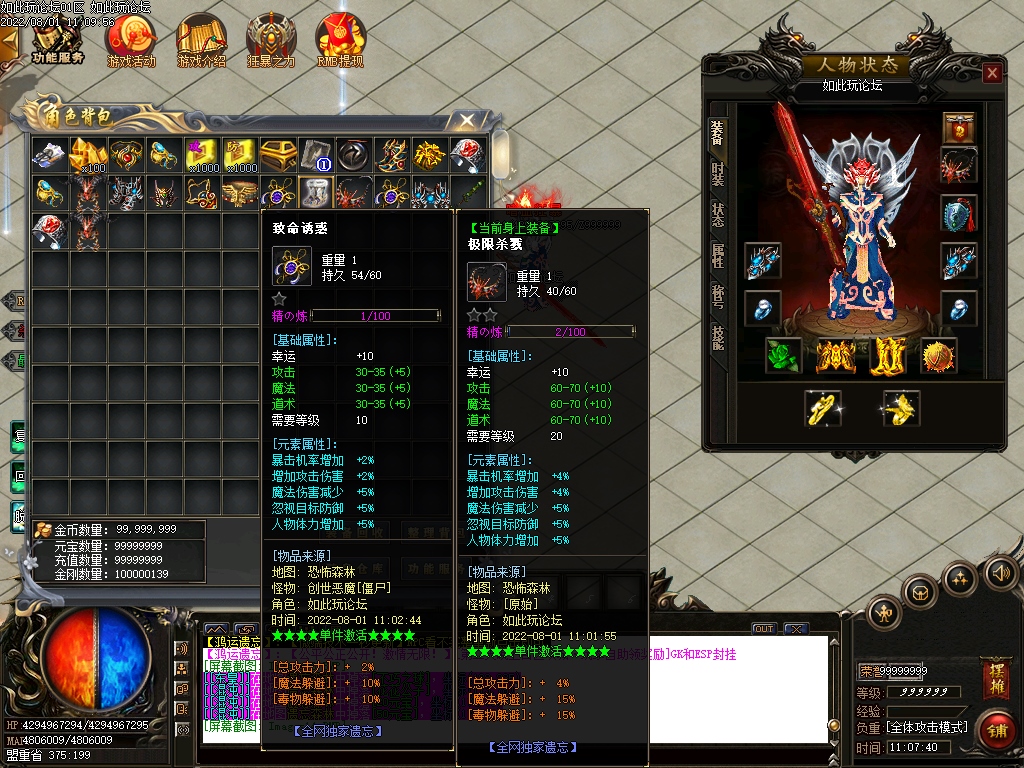Close the 角色背包 inventory window
This screenshot has height=768, width=1024.
(466, 121)
